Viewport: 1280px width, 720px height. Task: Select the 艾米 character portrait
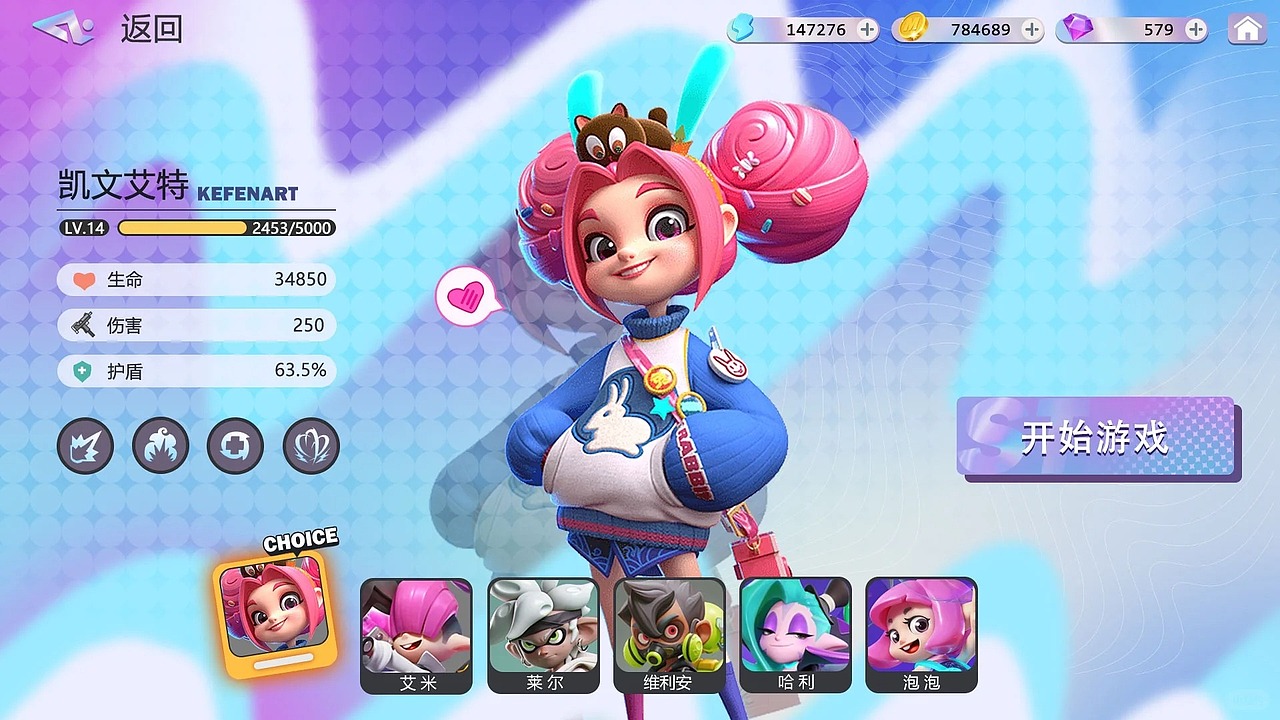(416, 633)
